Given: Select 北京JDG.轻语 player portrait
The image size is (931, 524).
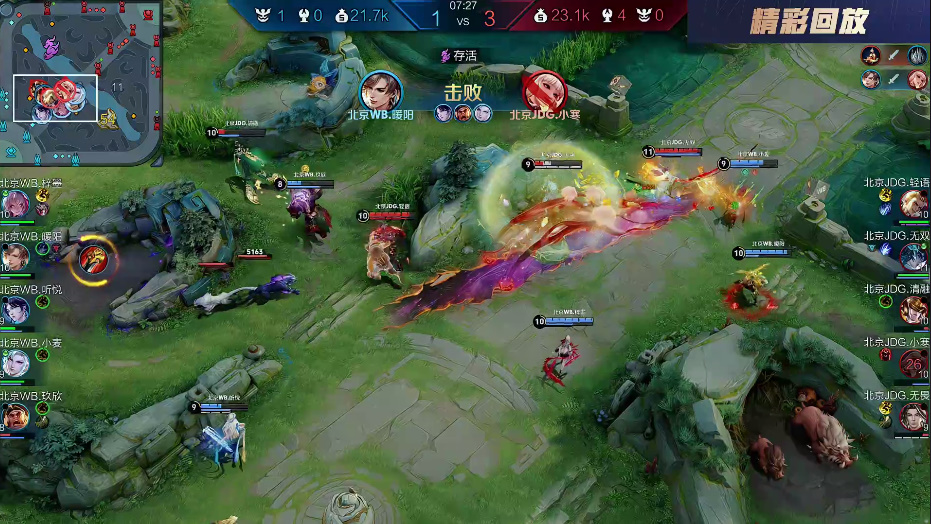Looking at the screenshot, I should point(913,204).
